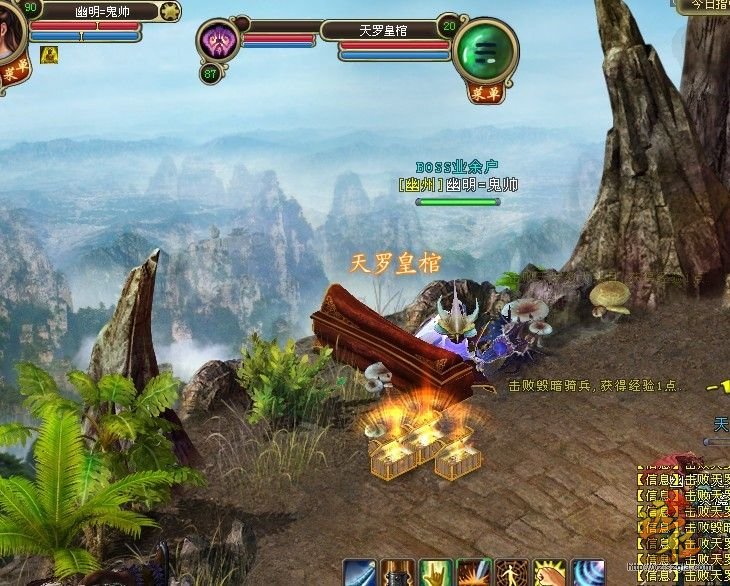Select the yellow buff icon under the player bars

coord(48,55)
